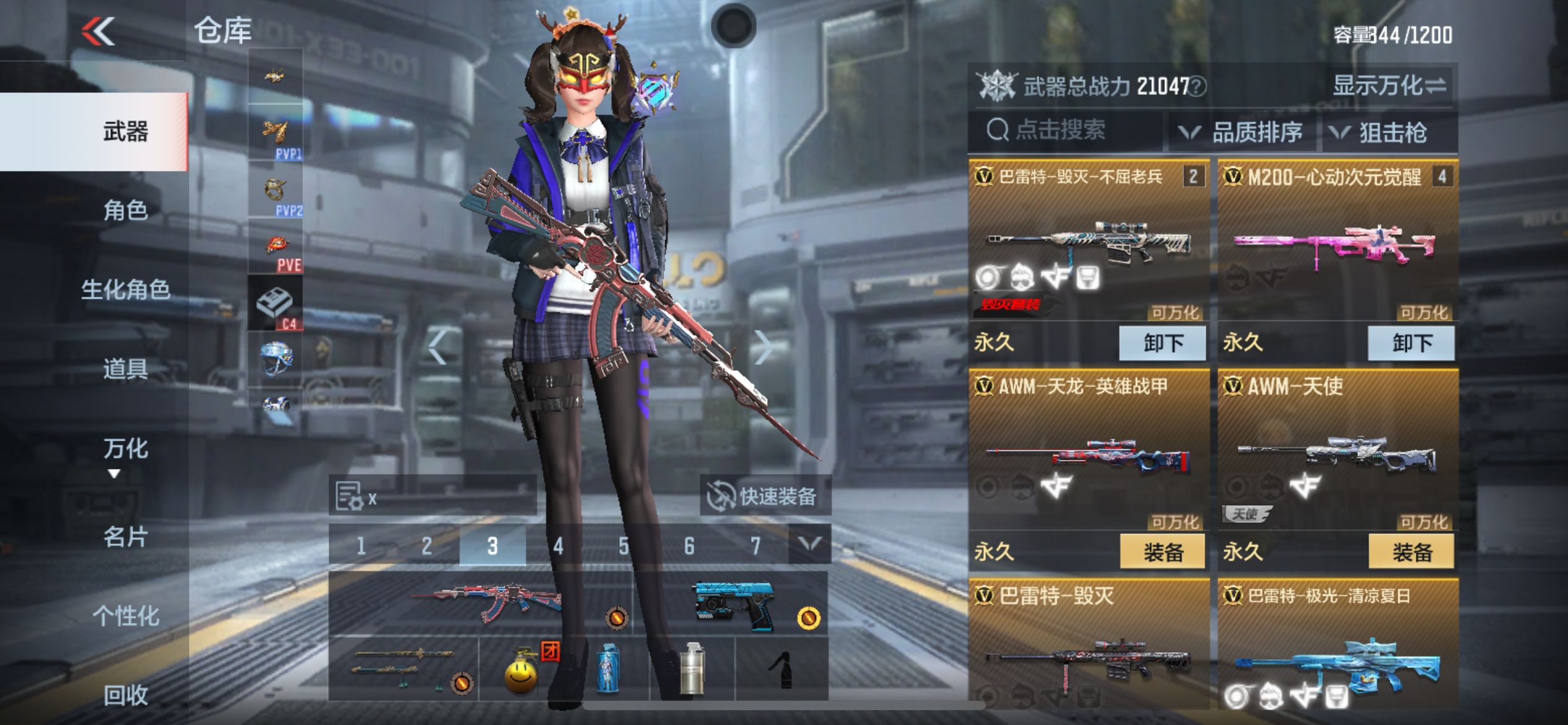Unequip the 巴雷特-毁灭-不屈老兵 sniper
Screen dimensions: 1568x725
tap(1162, 343)
